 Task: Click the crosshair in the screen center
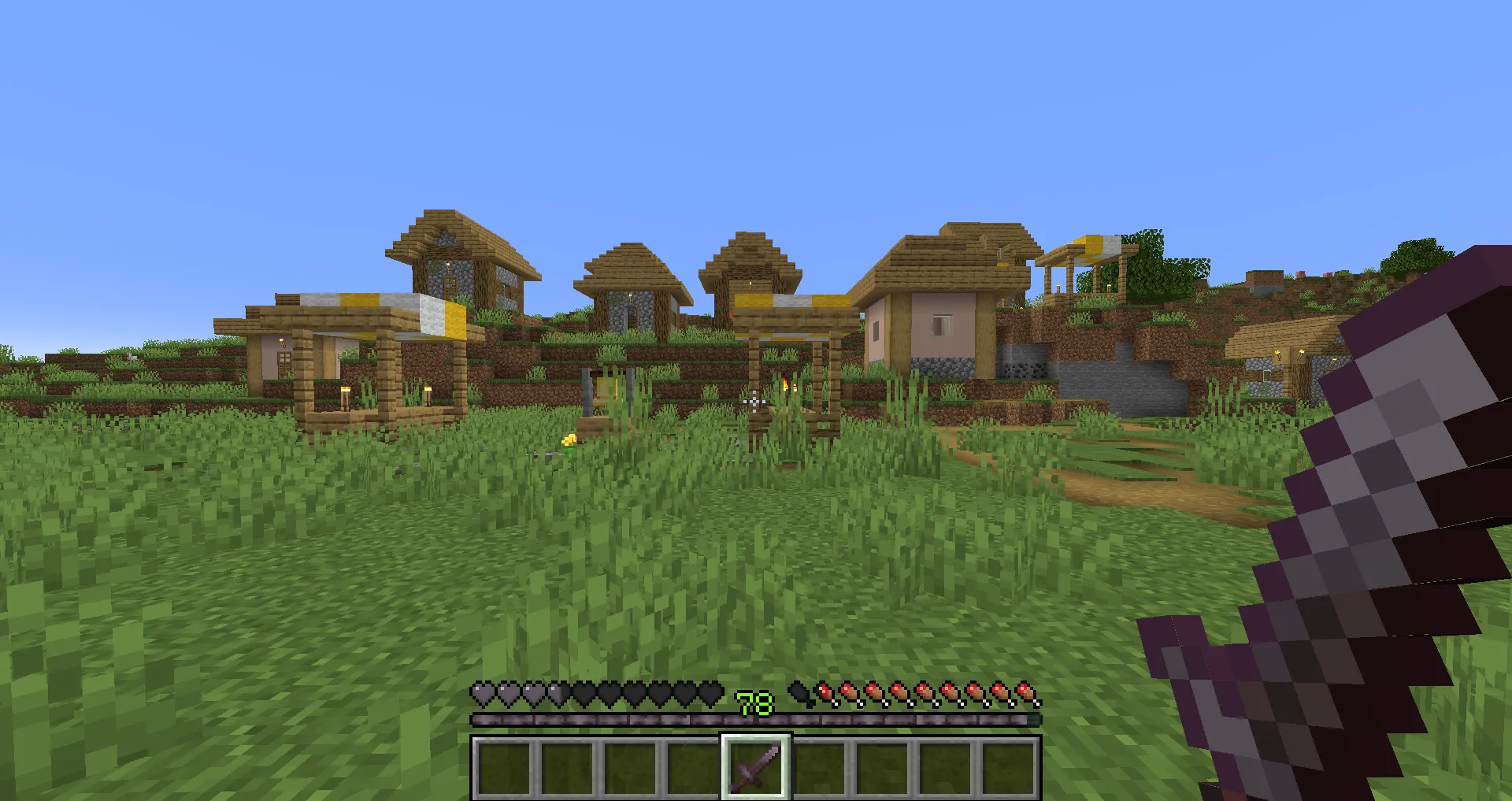pos(754,400)
